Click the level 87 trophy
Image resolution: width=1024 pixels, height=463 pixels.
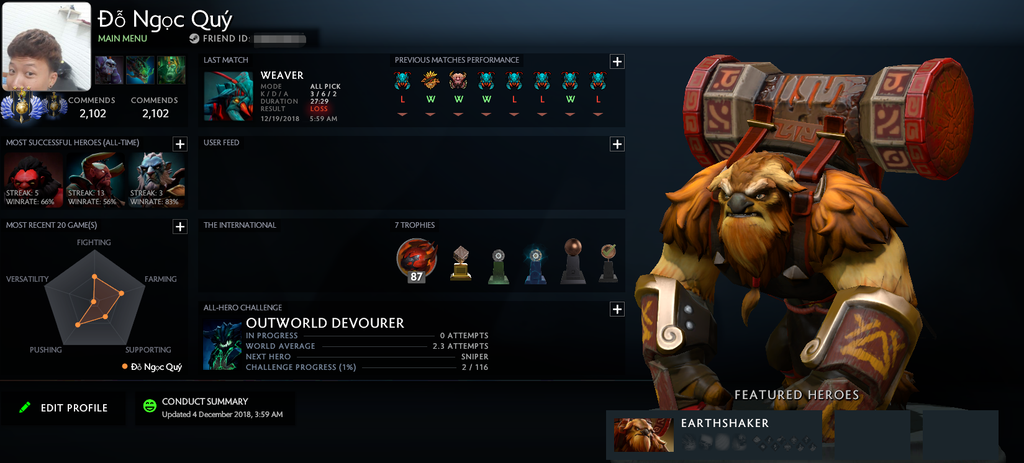pos(416,259)
